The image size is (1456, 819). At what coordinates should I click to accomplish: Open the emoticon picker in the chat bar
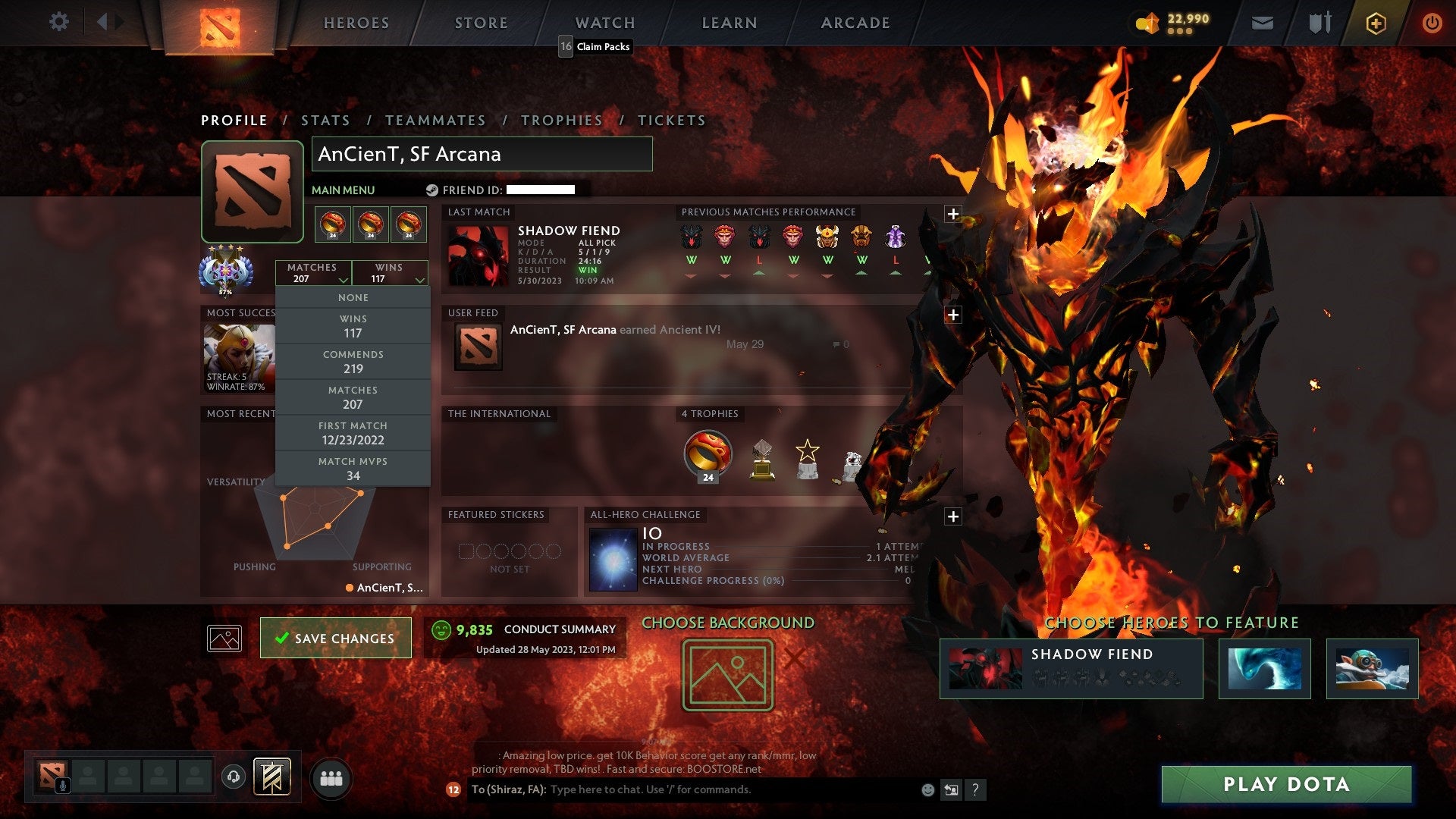tap(927, 789)
